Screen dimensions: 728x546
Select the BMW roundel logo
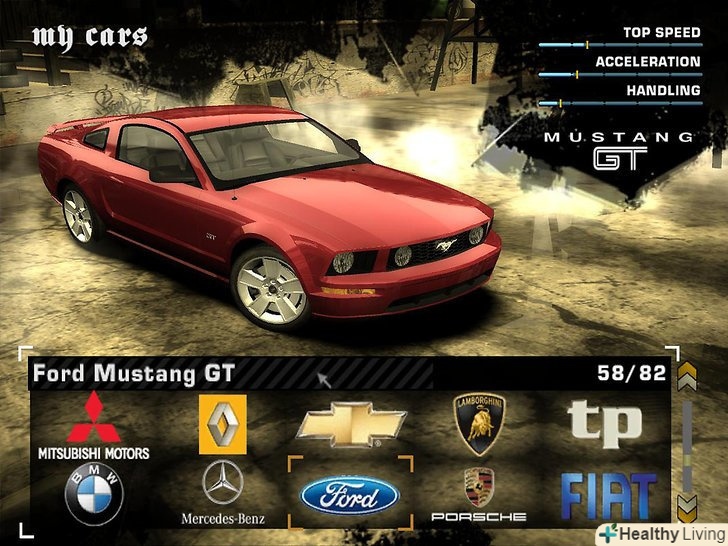pyautogui.click(x=94, y=493)
